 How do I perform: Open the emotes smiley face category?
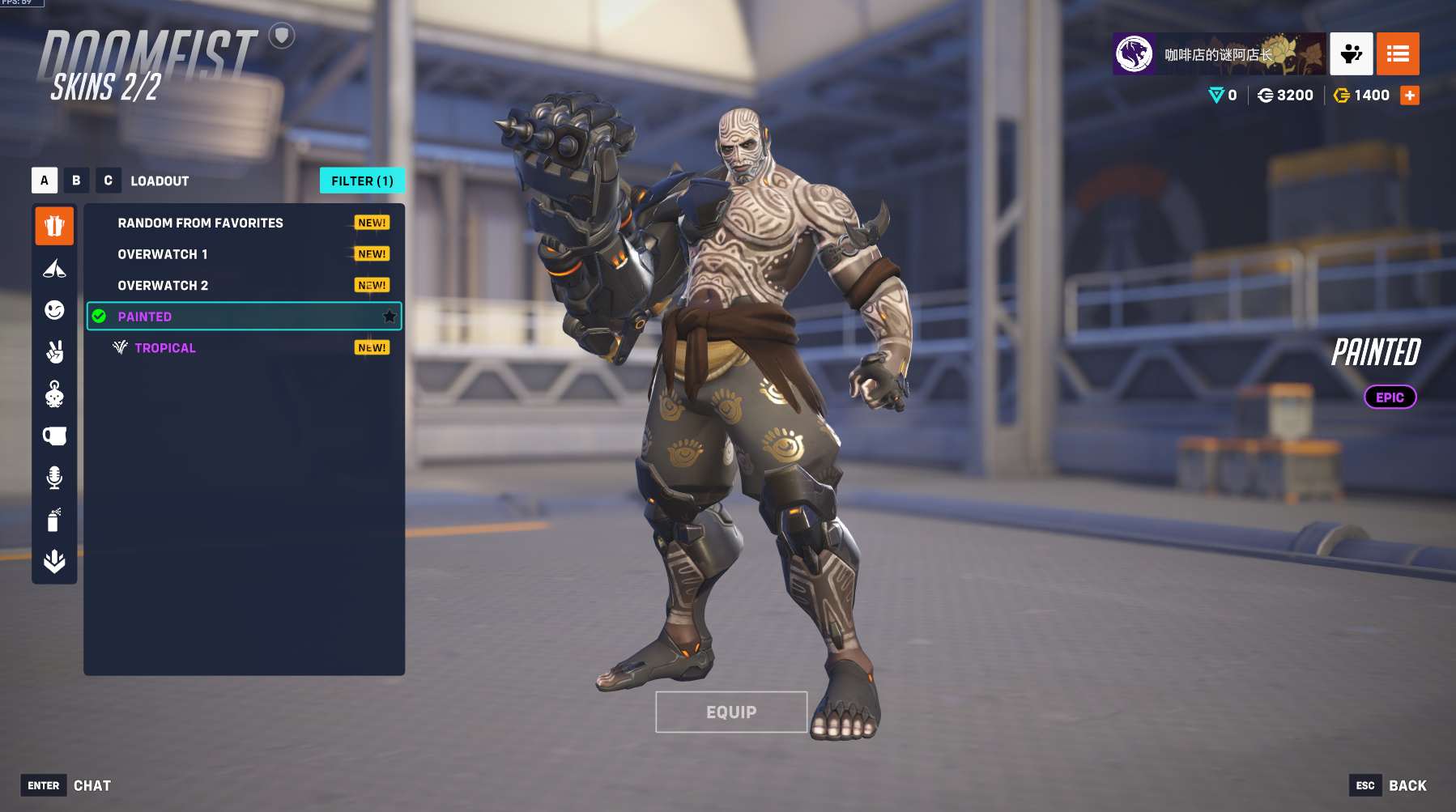point(54,310)
